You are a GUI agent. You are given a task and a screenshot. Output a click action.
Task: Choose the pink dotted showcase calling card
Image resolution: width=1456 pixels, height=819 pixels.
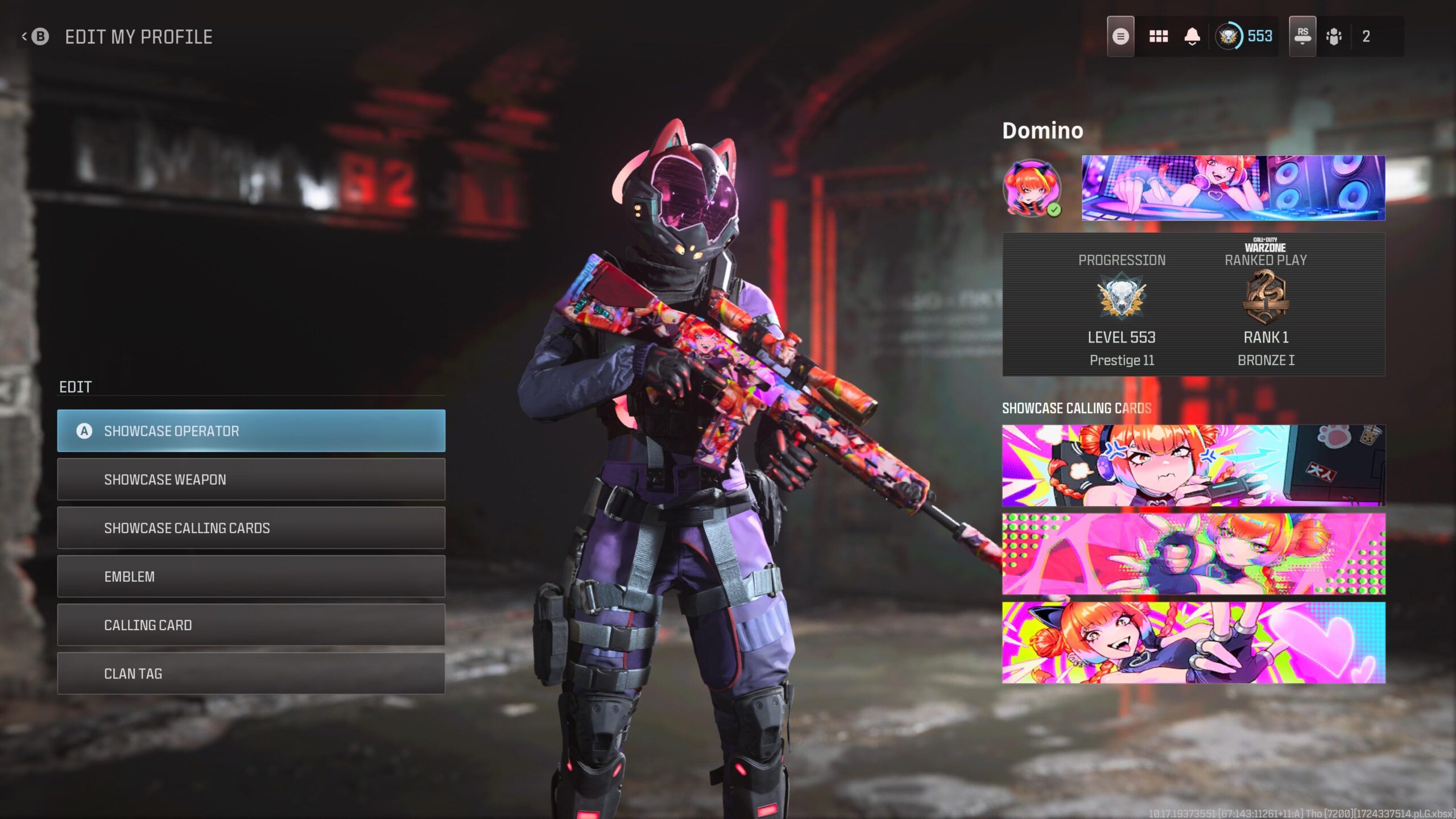click(1193, 553)
